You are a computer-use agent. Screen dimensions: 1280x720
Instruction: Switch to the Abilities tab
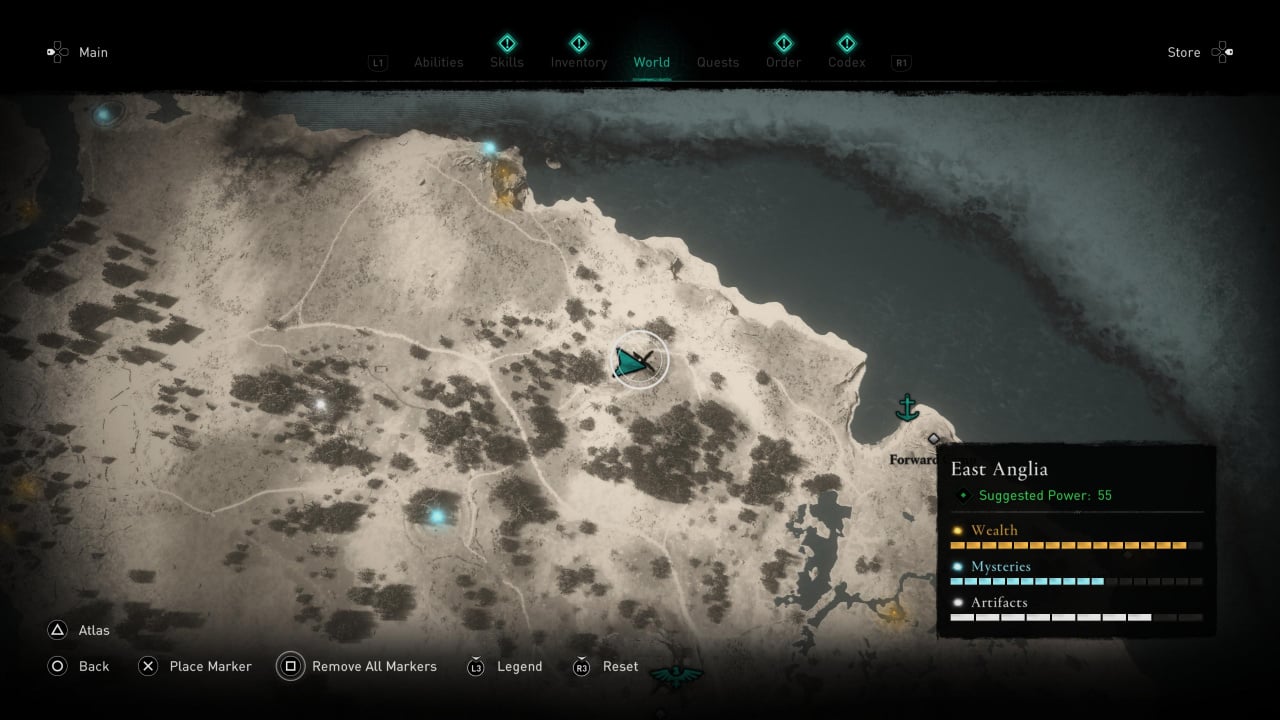click(x=438, y=62)
